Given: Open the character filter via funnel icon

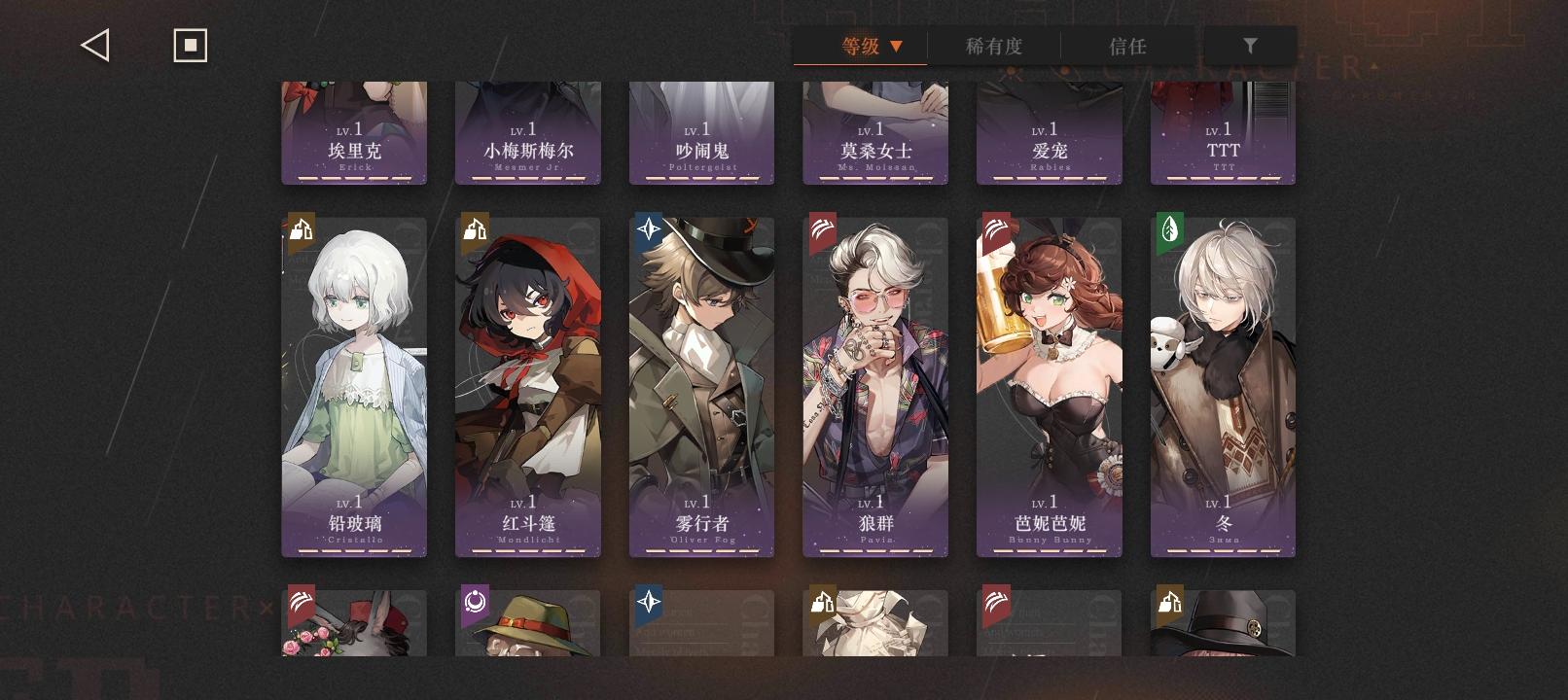Looking at the screenshot, I should (1251, 44).
